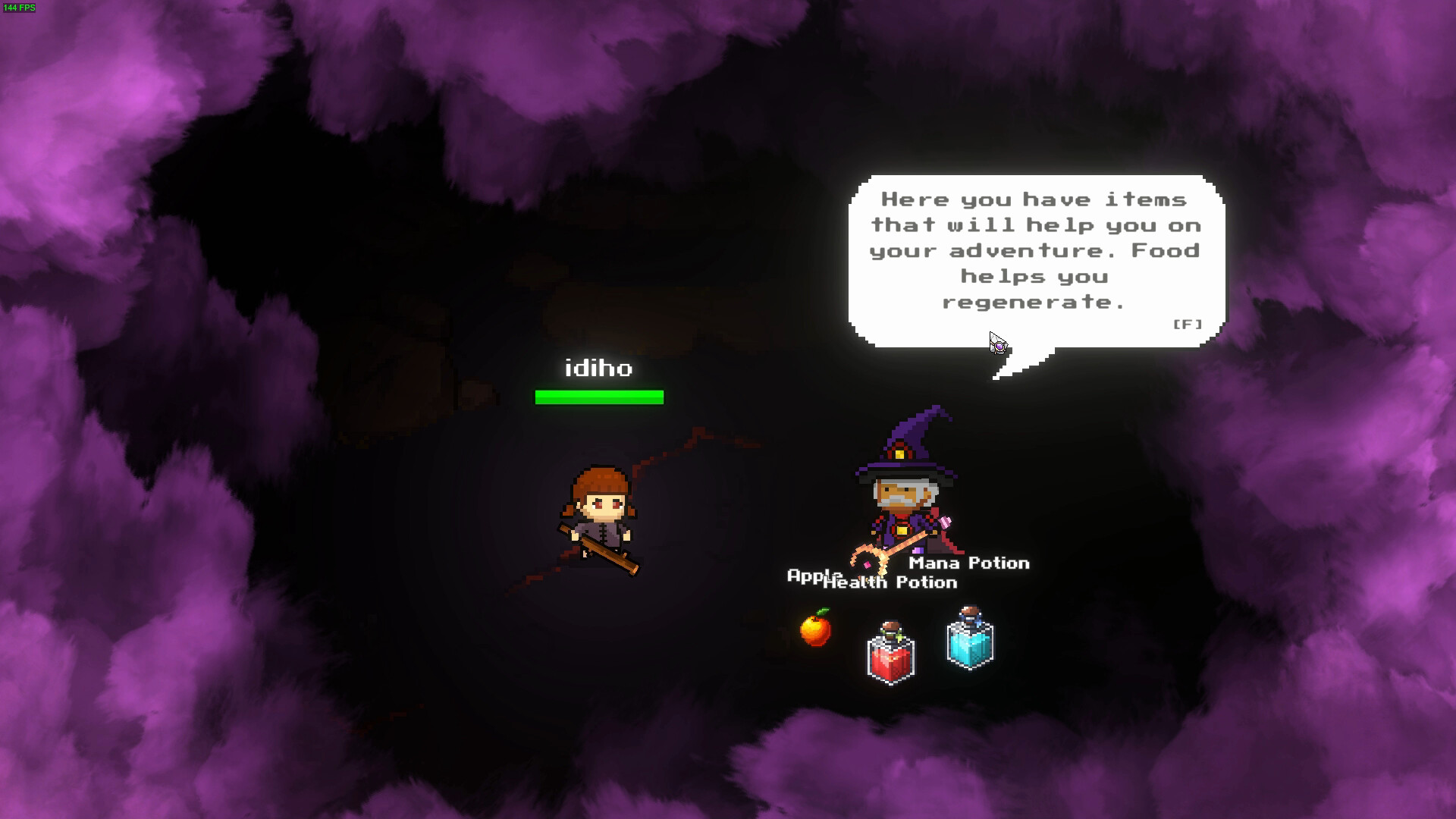
Task: Click the green health bar
Action: (600, 396)
